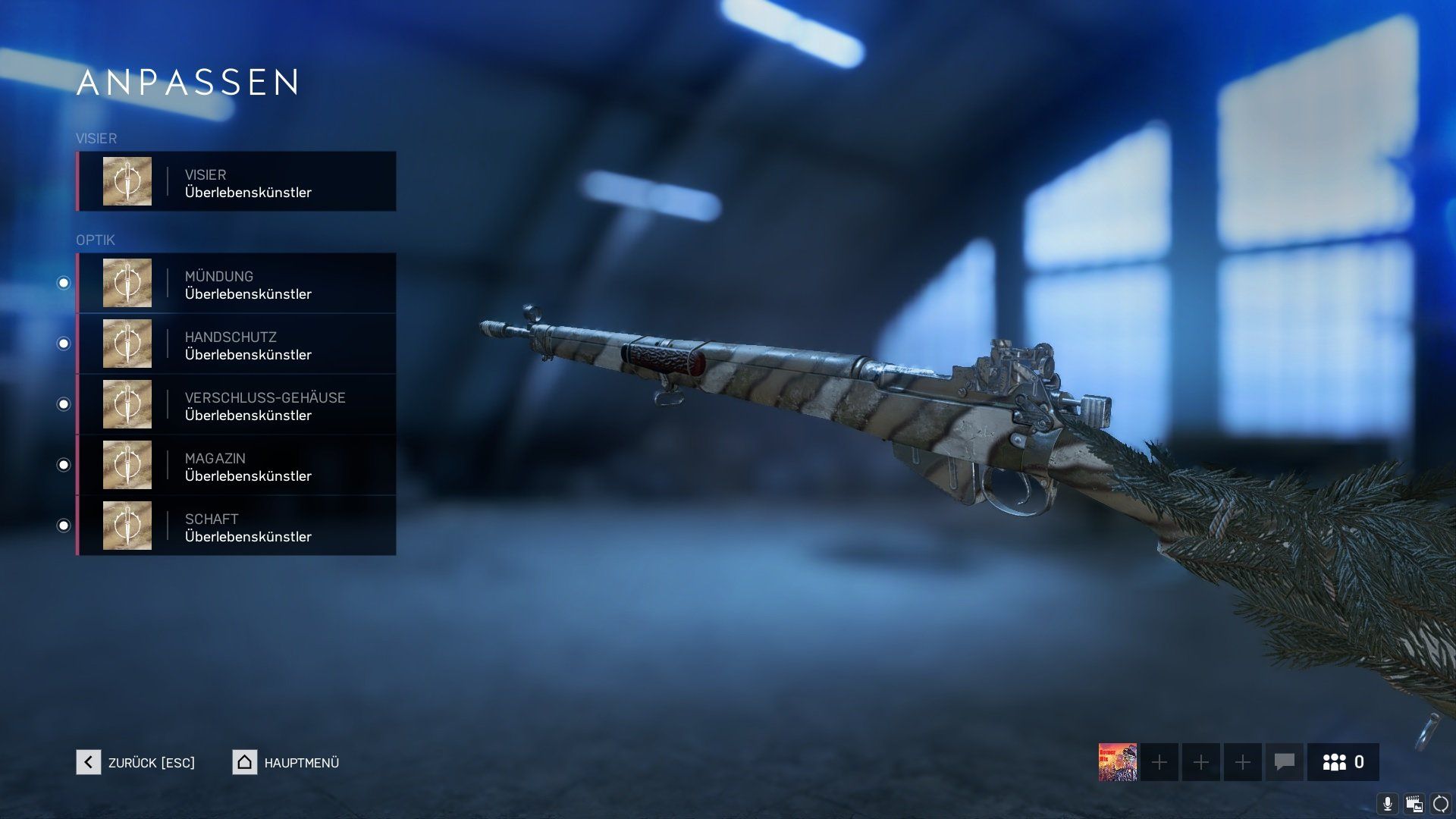The image size is (1456, 819).
Task: Open the Visier customization entry
Action: 236,182
